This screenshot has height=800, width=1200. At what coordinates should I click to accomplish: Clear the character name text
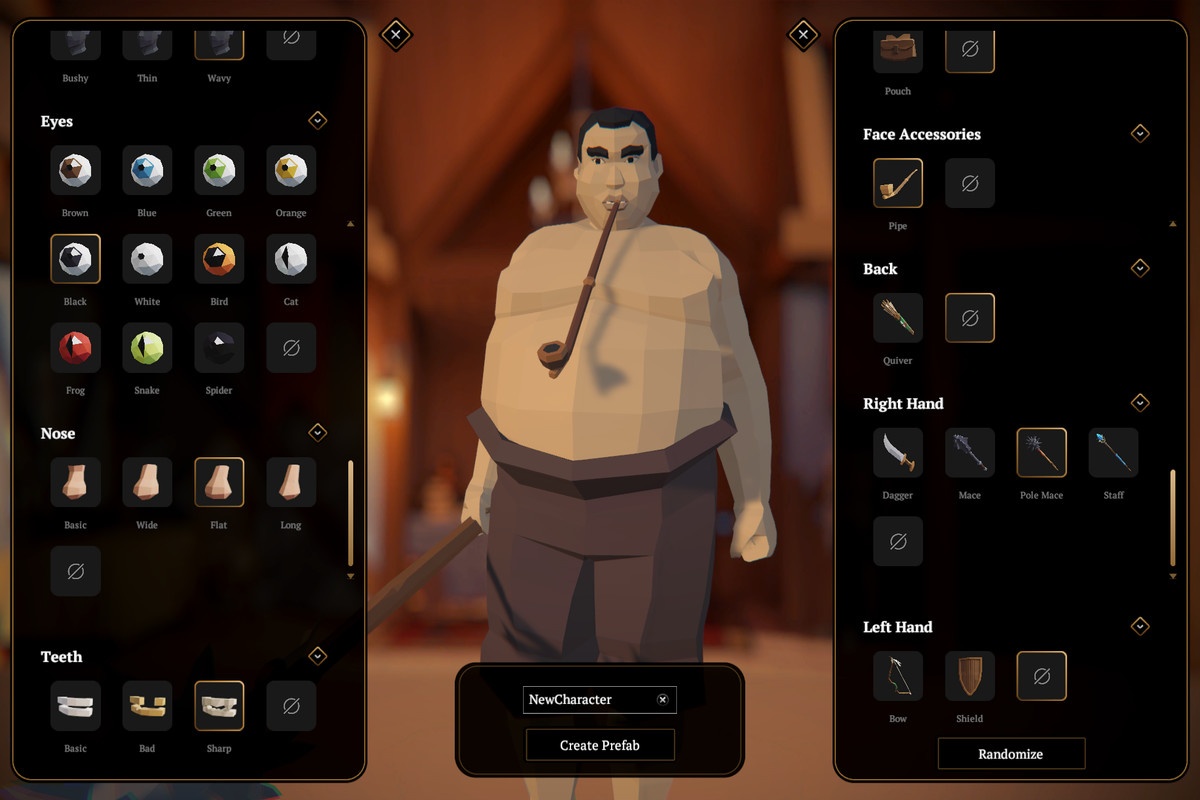coord(662,700)
